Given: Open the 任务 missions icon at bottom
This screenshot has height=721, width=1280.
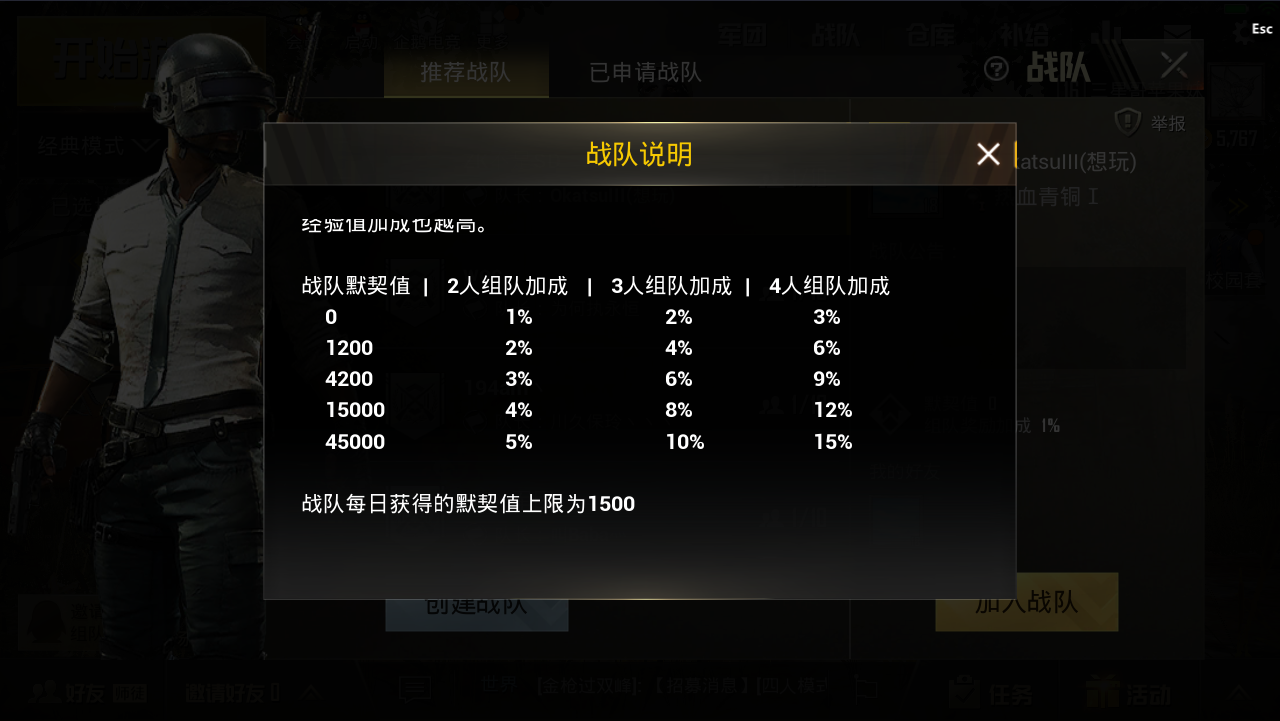Looking at the screenshot, I should [x=963, y=691].
